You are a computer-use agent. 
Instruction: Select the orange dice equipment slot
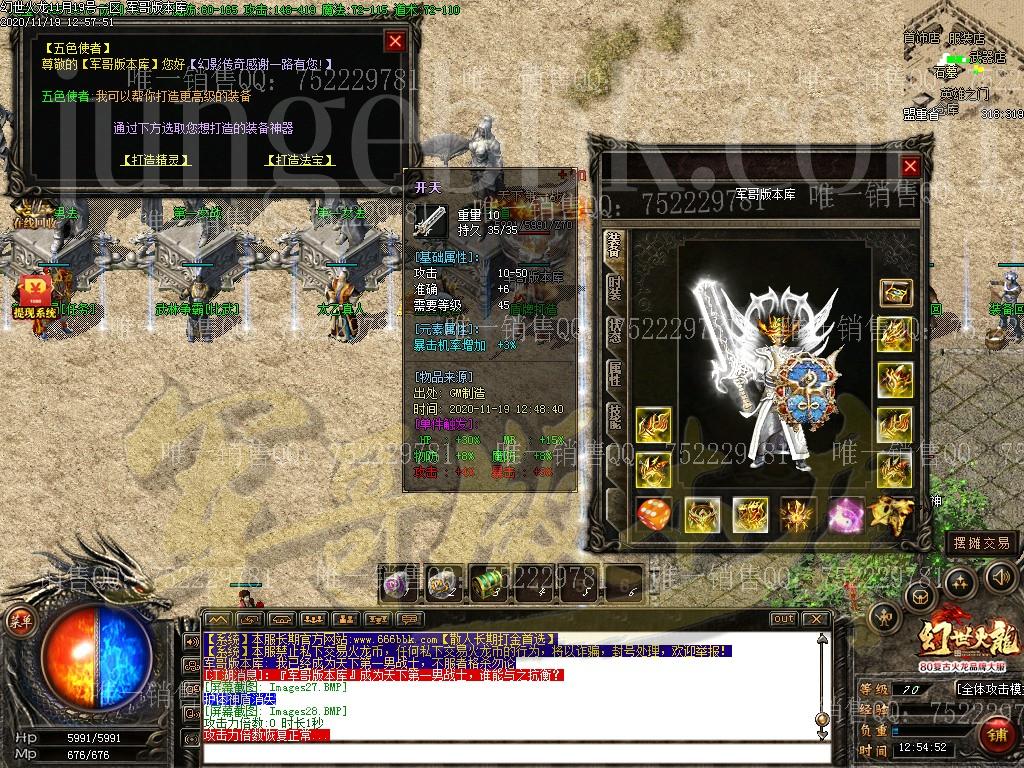click(x=654, y=515)
